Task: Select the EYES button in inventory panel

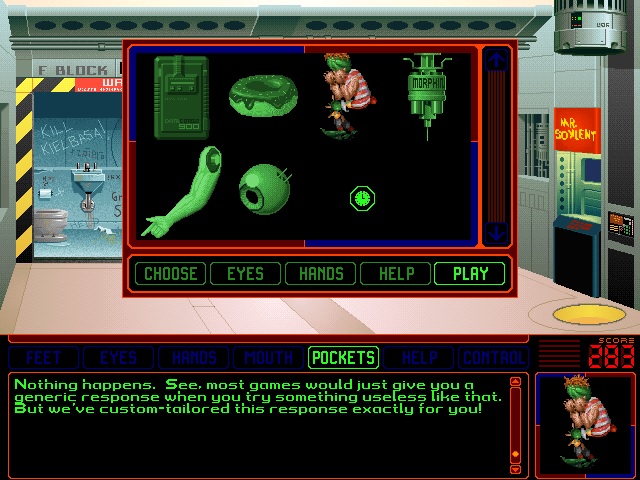Action: 245,273
